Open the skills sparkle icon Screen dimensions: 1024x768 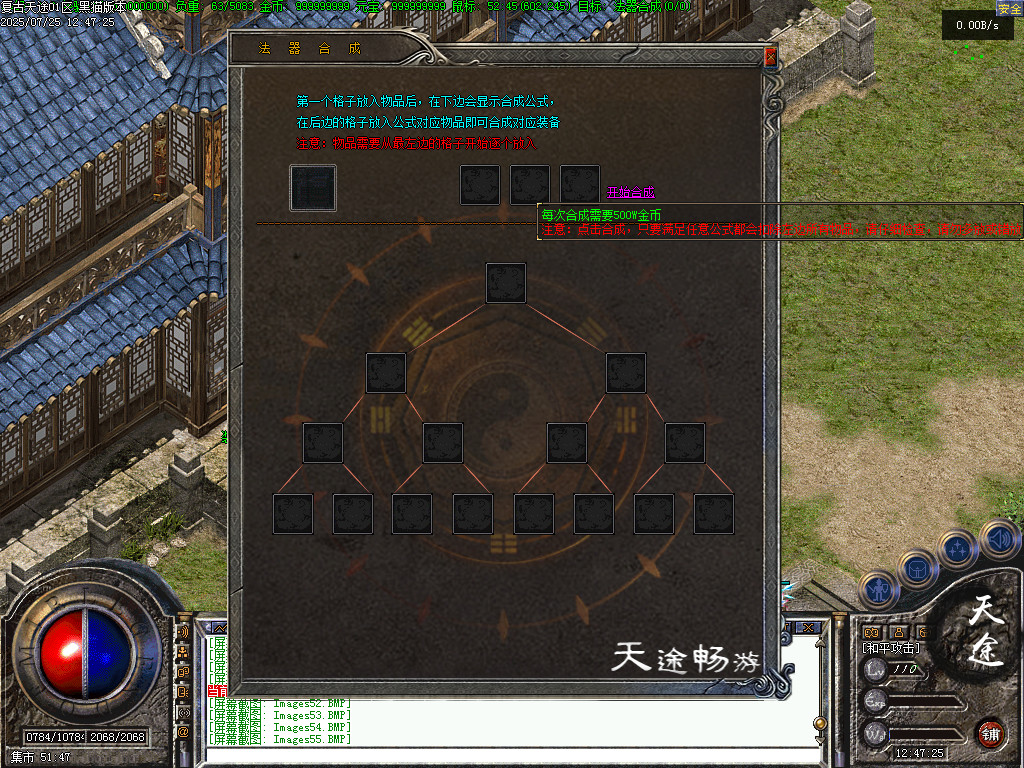click(x=958, y=548)
